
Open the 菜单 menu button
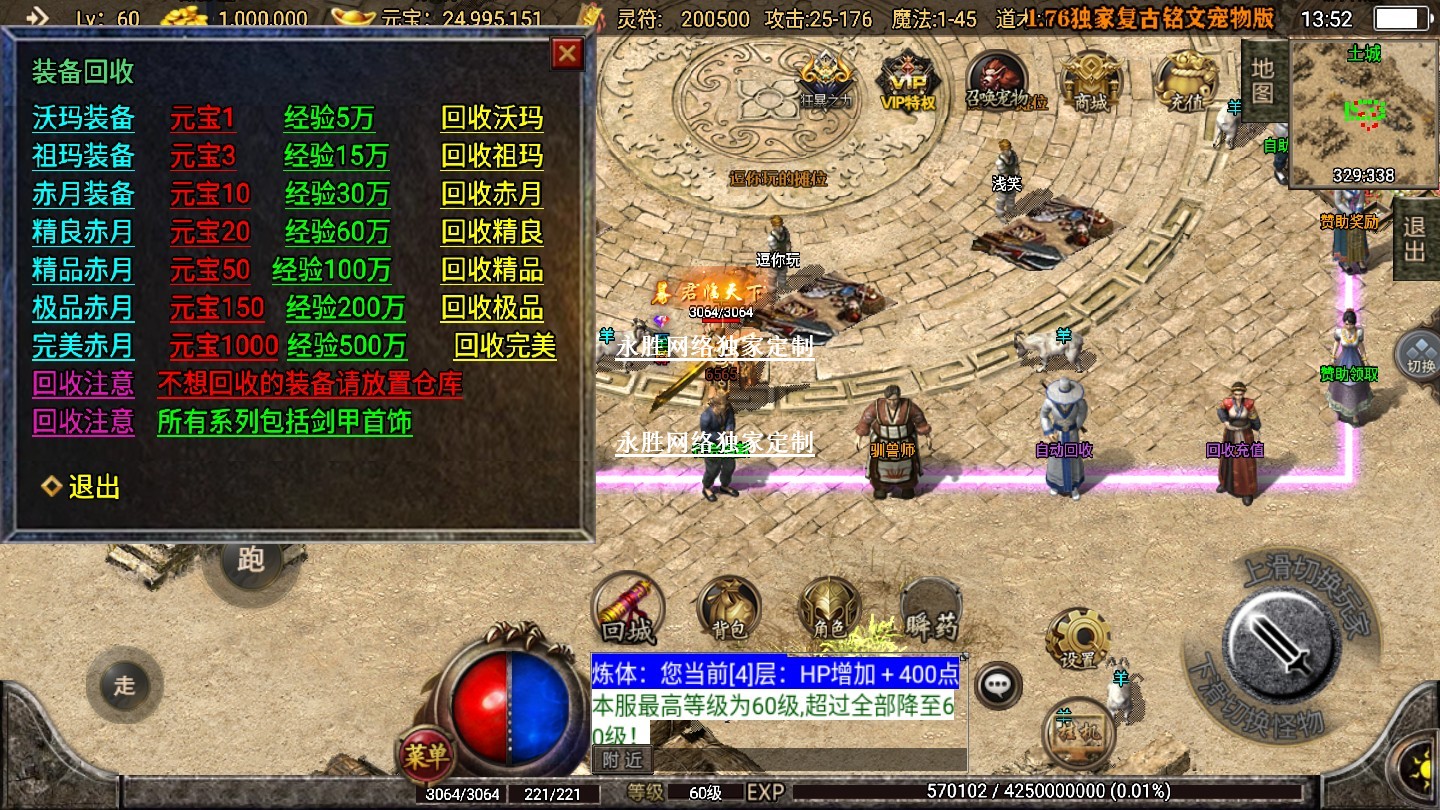pos(427,756)
